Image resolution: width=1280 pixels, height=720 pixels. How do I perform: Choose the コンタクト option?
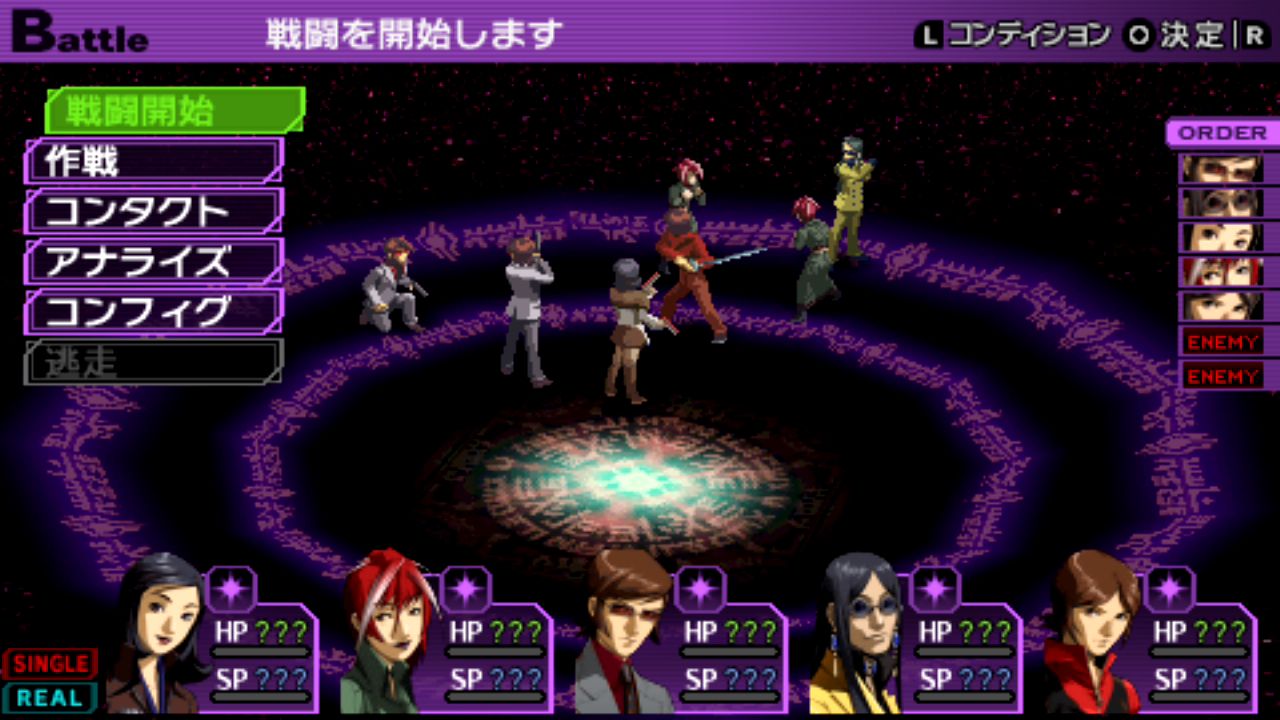coord(154,212)
